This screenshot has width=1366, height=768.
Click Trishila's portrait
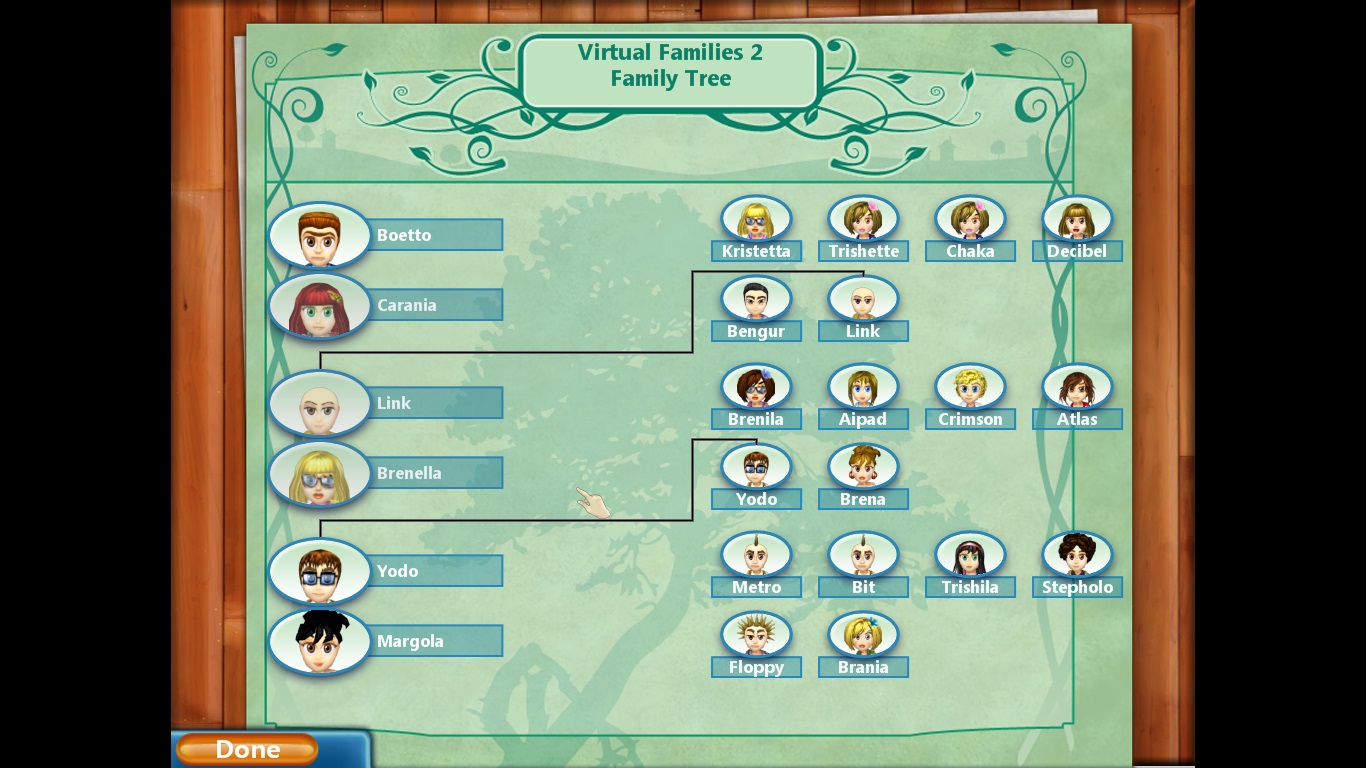(x=970, y=555)
